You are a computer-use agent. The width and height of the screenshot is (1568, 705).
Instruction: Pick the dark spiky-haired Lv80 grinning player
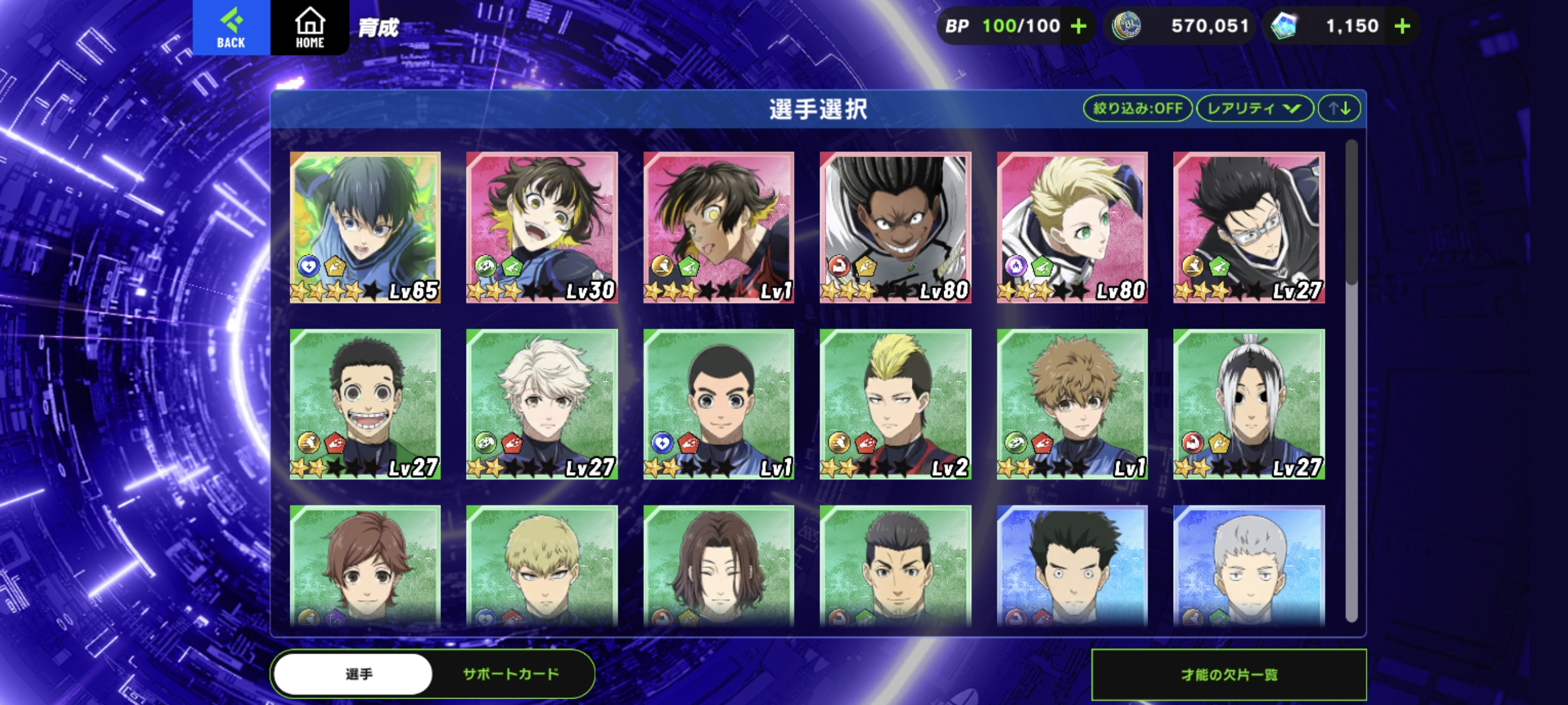pos(895,227)
